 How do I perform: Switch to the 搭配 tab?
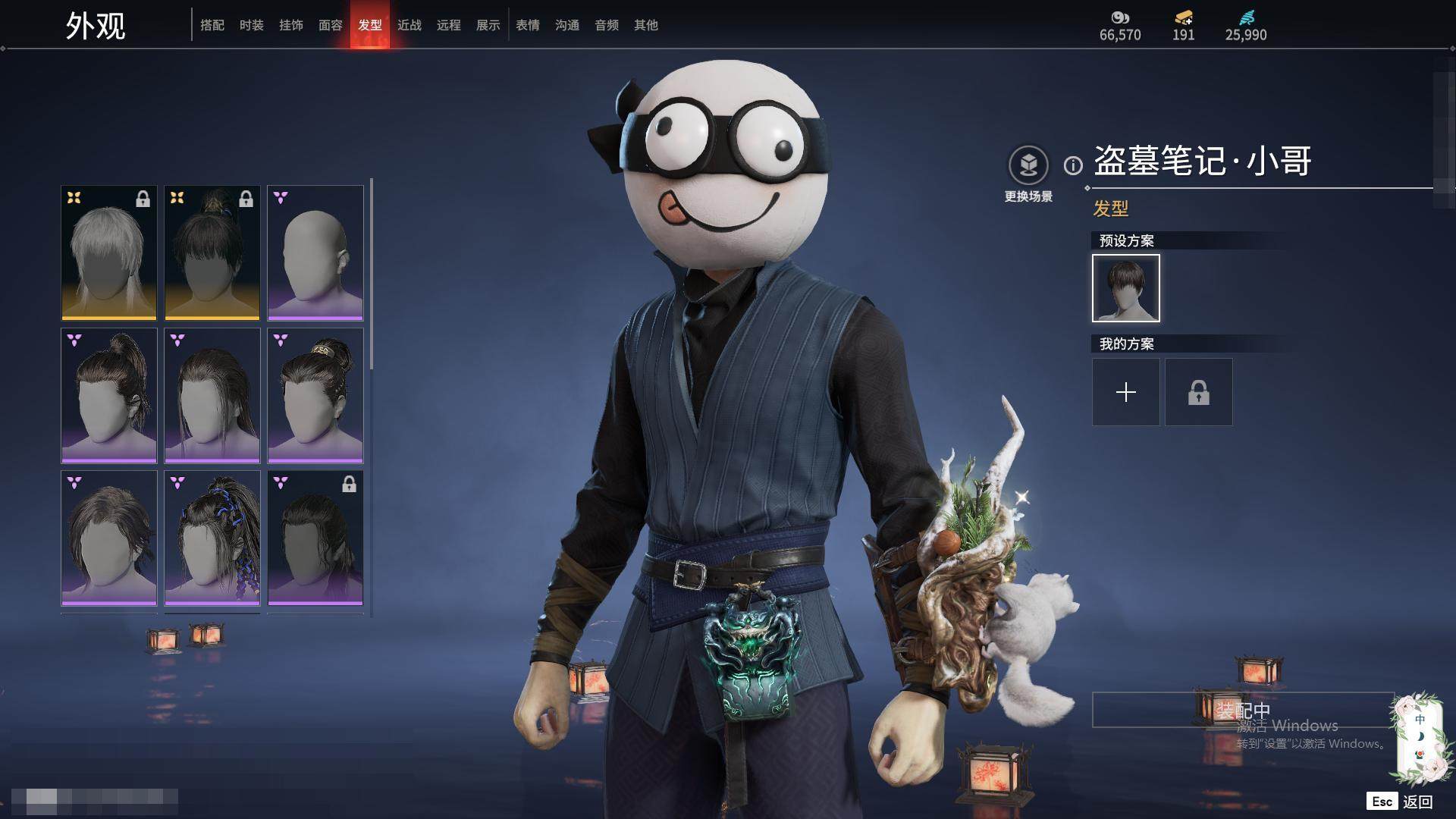[212, 25]
